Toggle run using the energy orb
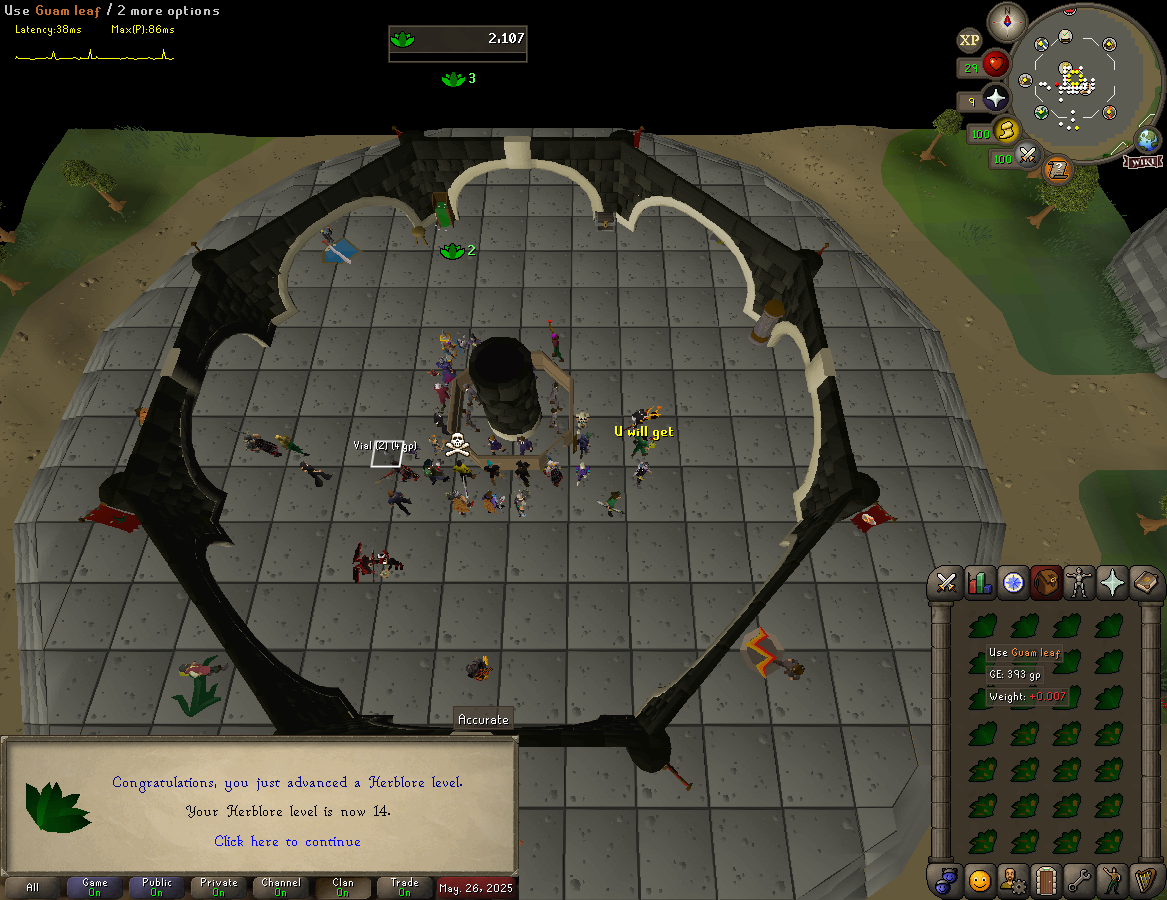Screen dimensions: 1167x900 pos(1006,131)
